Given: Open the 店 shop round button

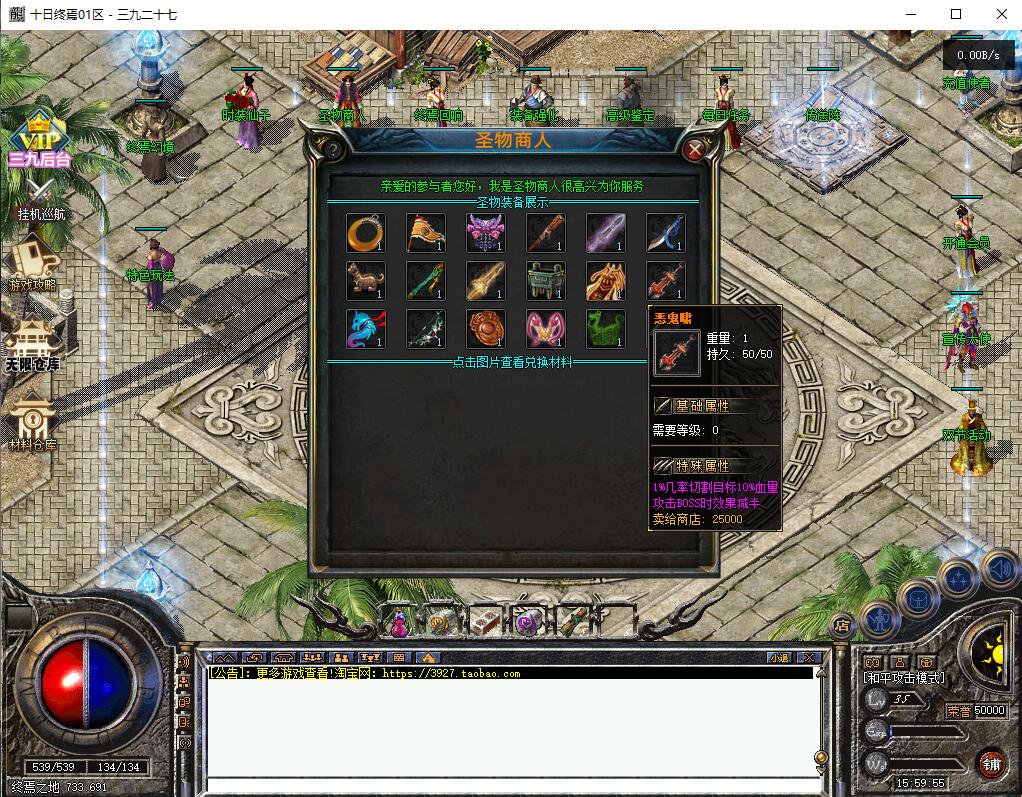Looking at the screenshot, I should [x=842, y=624].
